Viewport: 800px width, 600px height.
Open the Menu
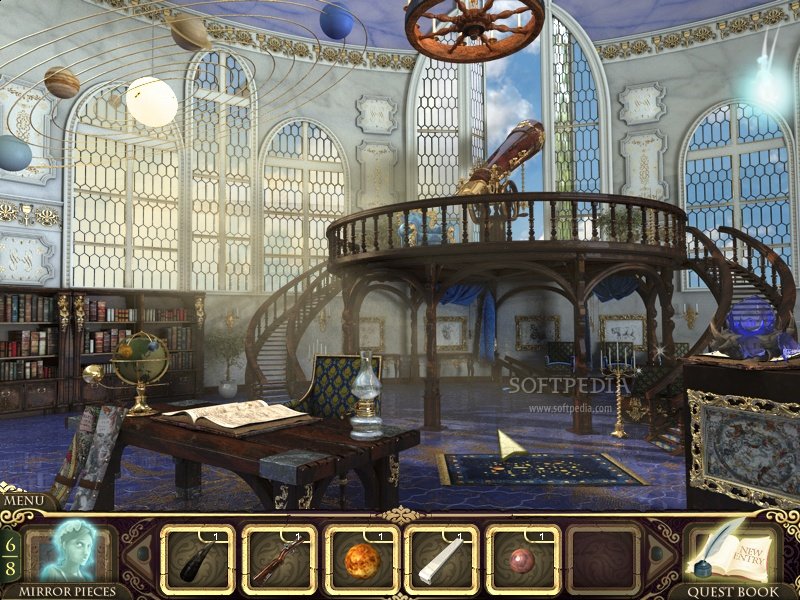28,501
